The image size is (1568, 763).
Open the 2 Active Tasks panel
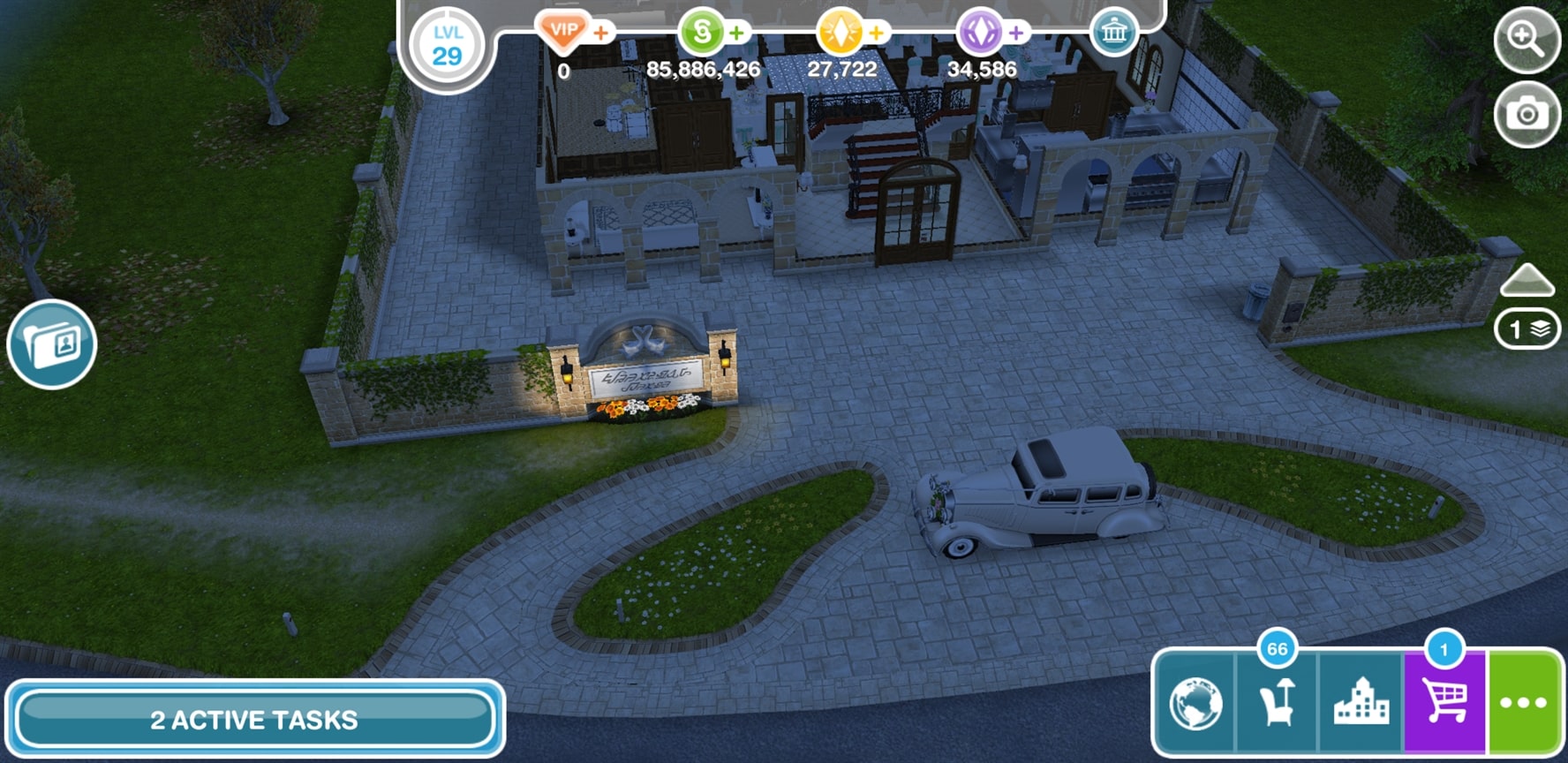coord(254,719)
